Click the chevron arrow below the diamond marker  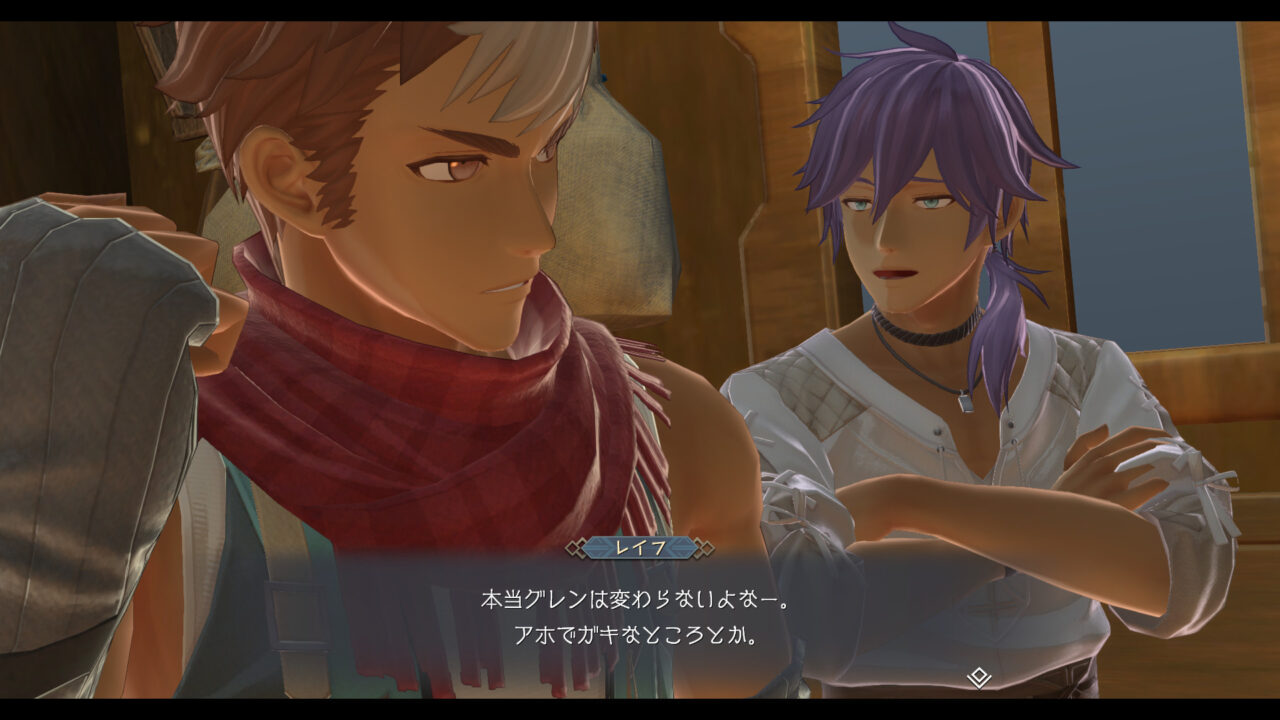pyautogui.click(x=979, y=684)
